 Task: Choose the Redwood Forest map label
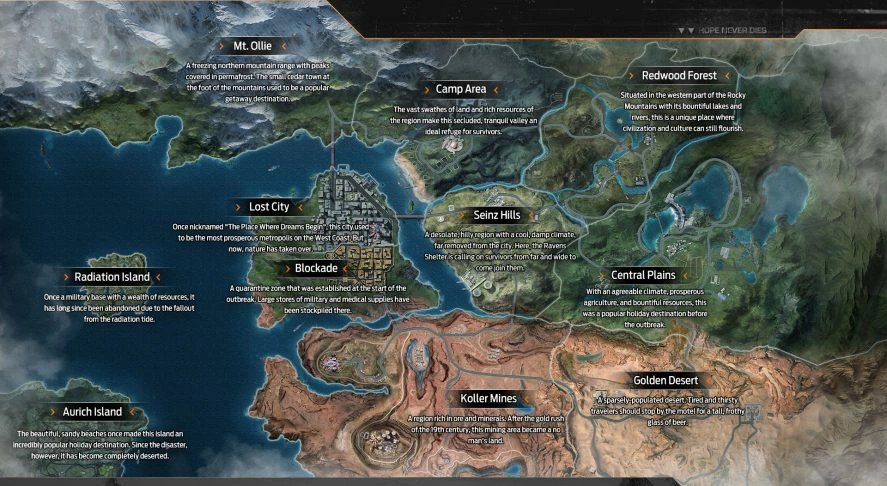679,75
